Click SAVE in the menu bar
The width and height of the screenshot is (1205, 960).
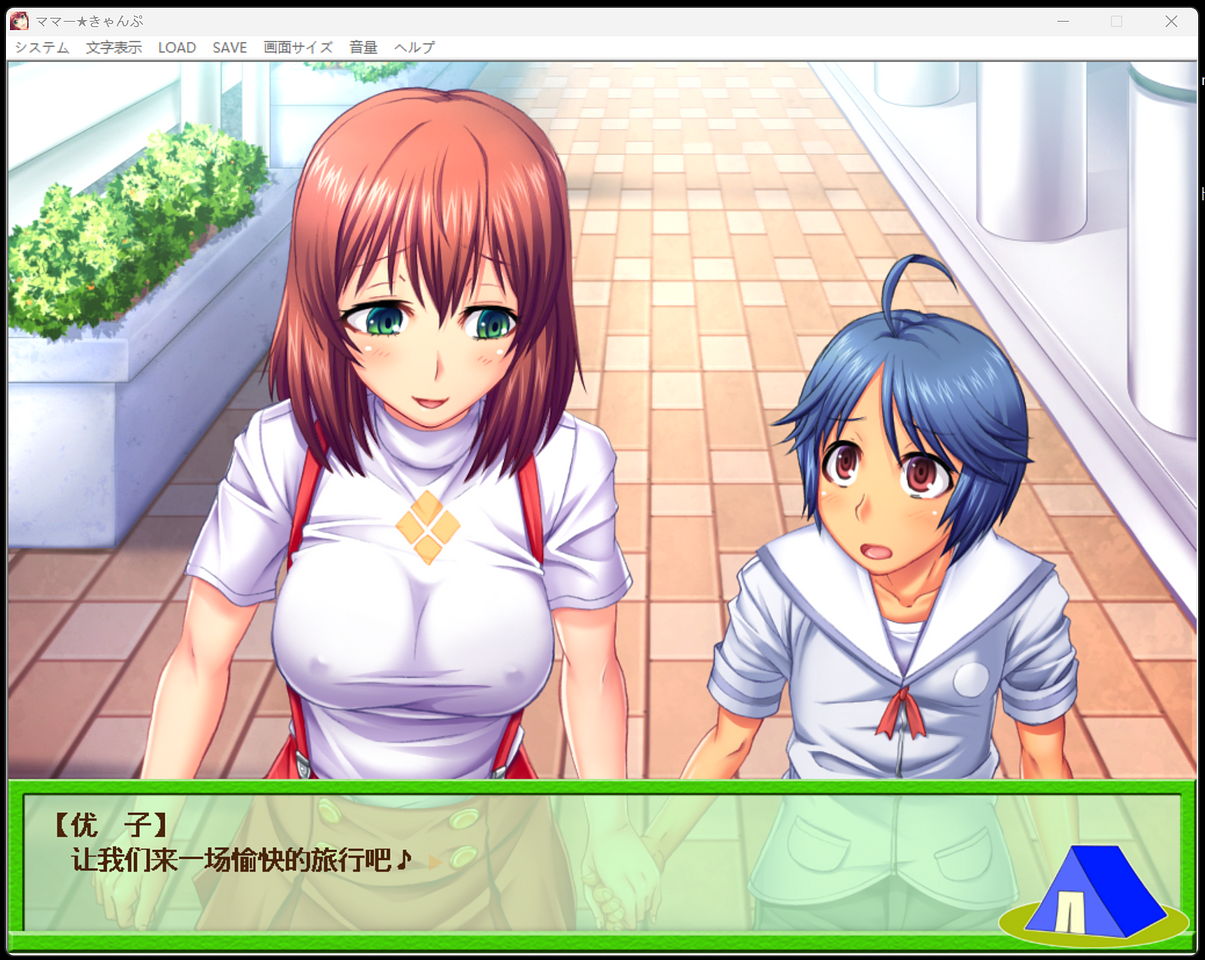230,47
